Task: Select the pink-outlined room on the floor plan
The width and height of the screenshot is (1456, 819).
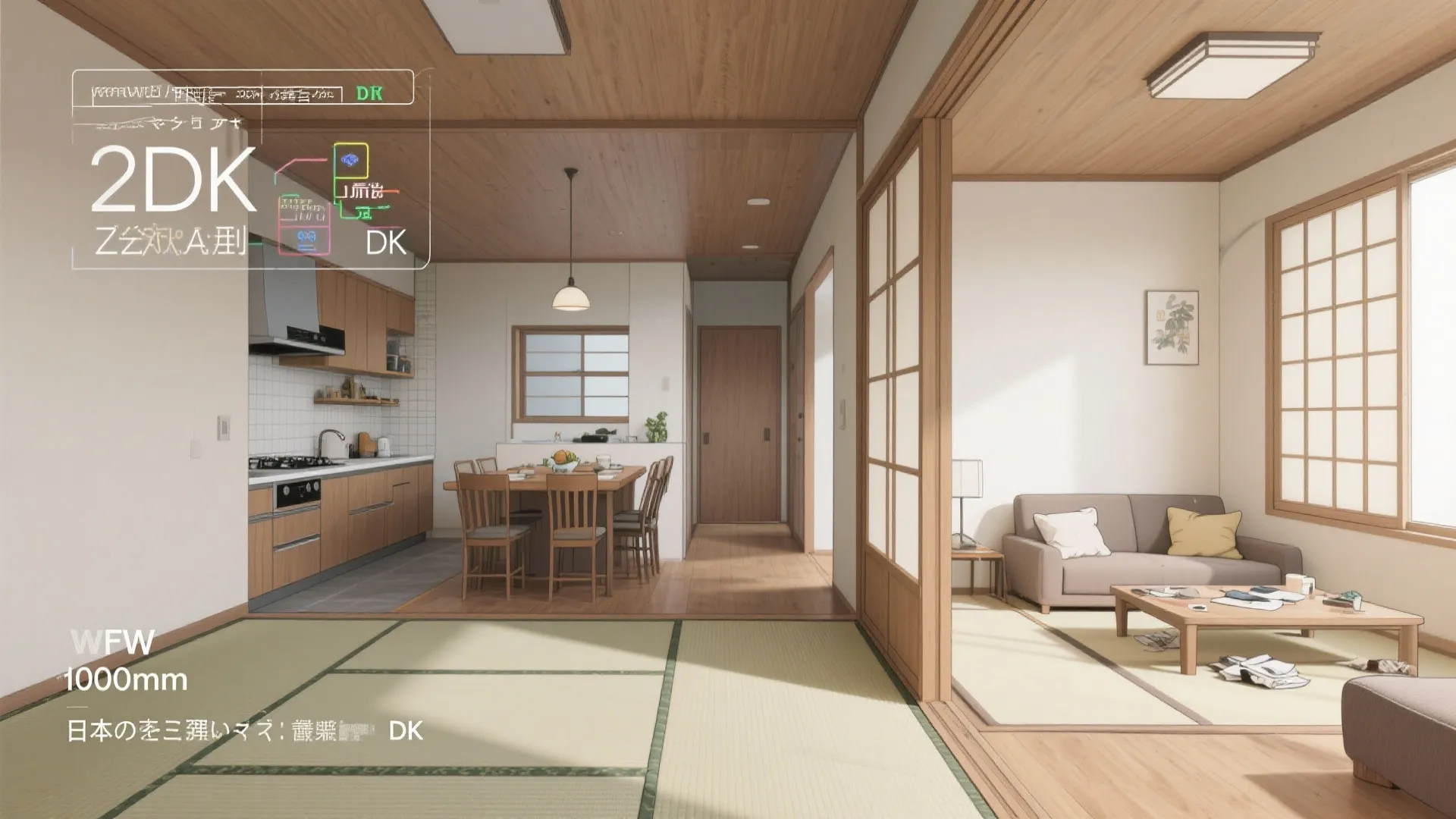Action: pyautogui.click(x=306, y=237)
